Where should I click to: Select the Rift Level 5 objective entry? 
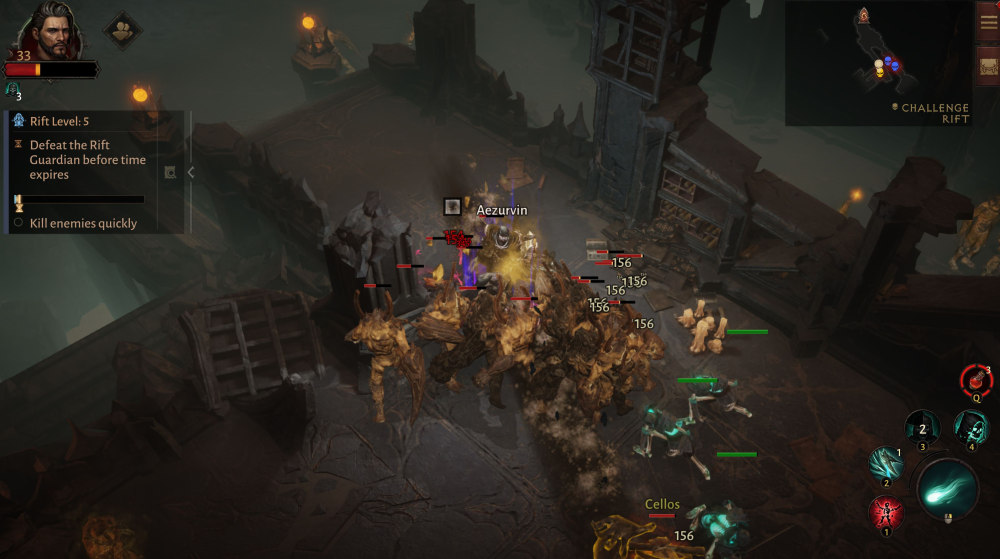[60, 121]
